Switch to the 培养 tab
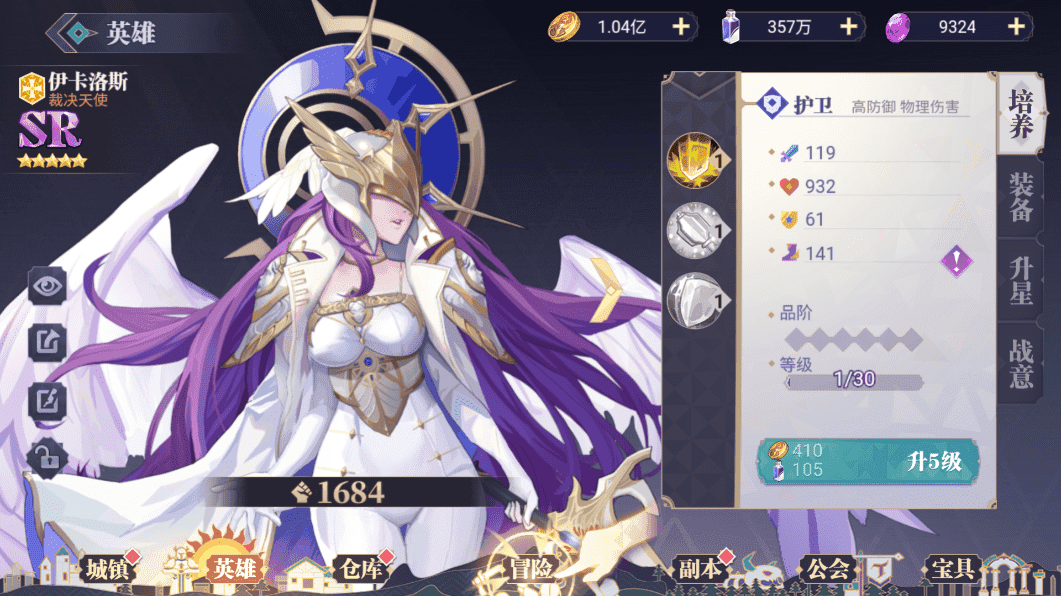The image size is (1061, 596). (1020, 115)
